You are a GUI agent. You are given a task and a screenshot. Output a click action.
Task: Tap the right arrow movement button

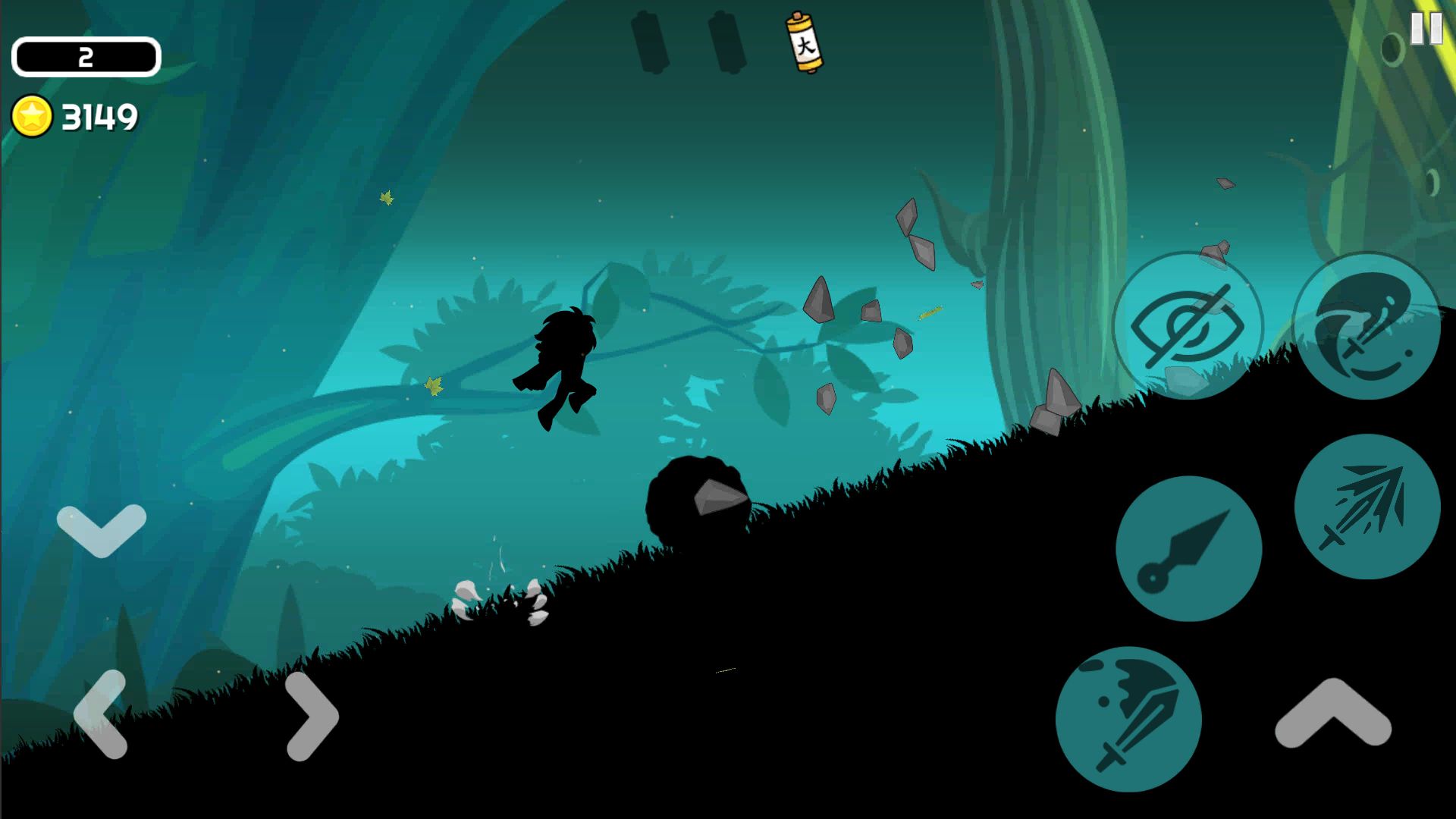pos(312,715)
